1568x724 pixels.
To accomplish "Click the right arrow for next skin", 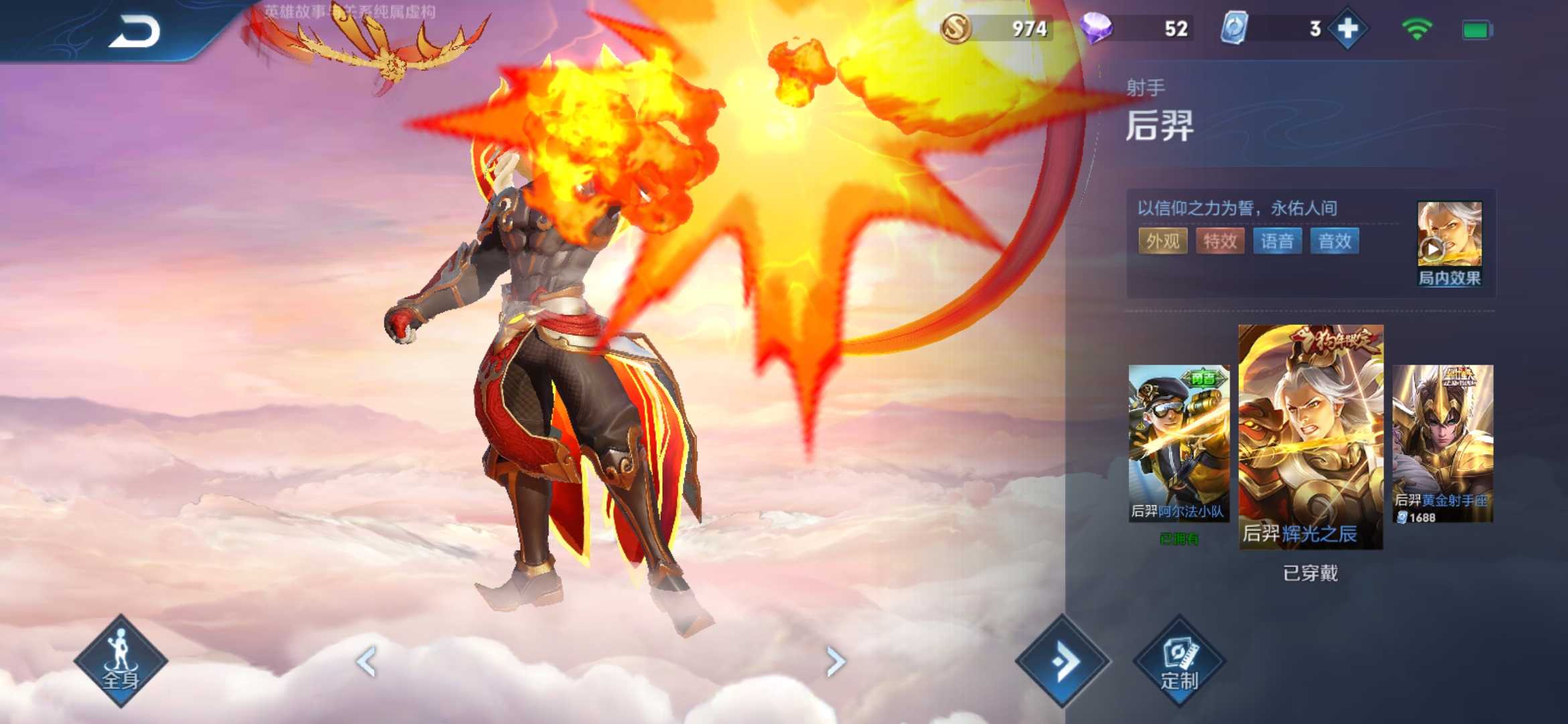I will pyautogui.click(x=835, y=660).
